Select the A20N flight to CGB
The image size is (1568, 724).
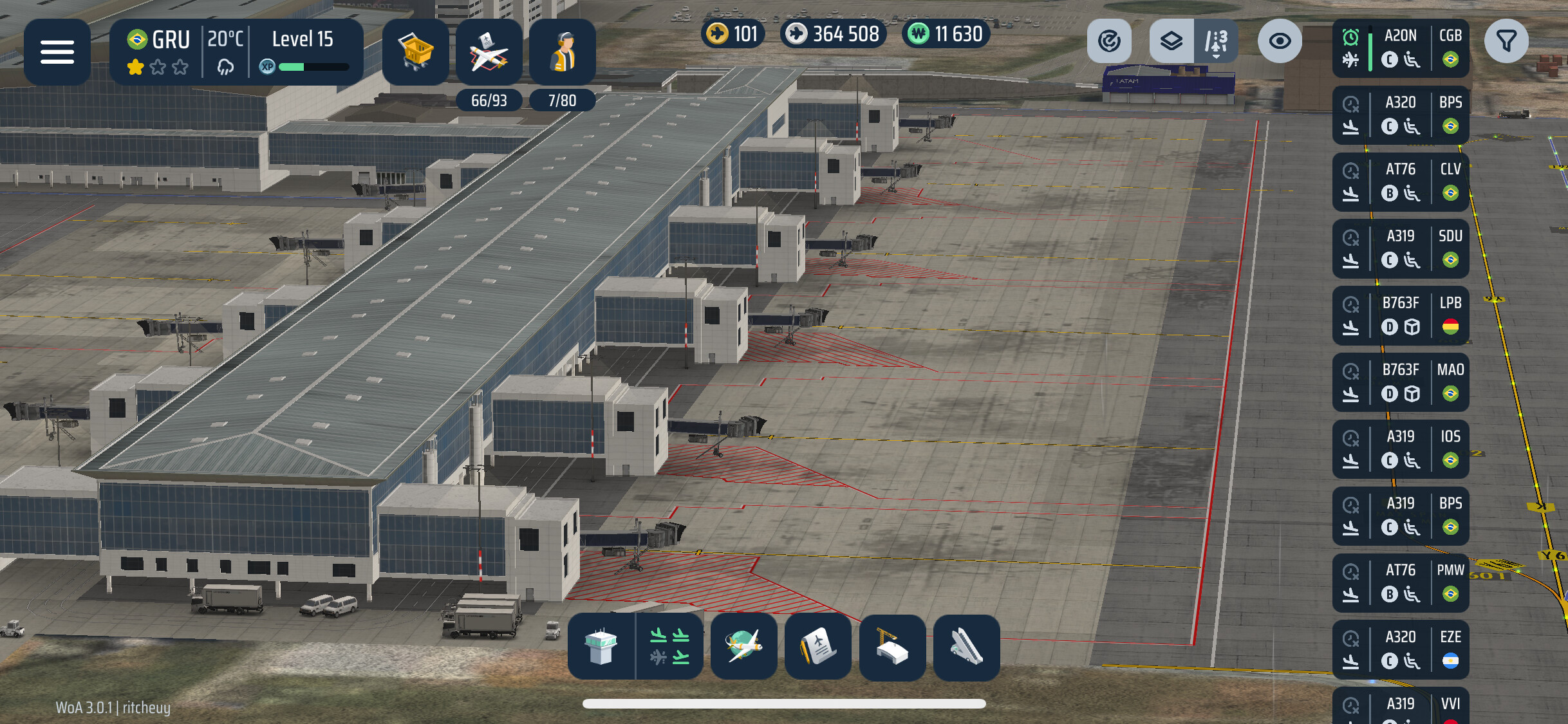click(1401, 48)
